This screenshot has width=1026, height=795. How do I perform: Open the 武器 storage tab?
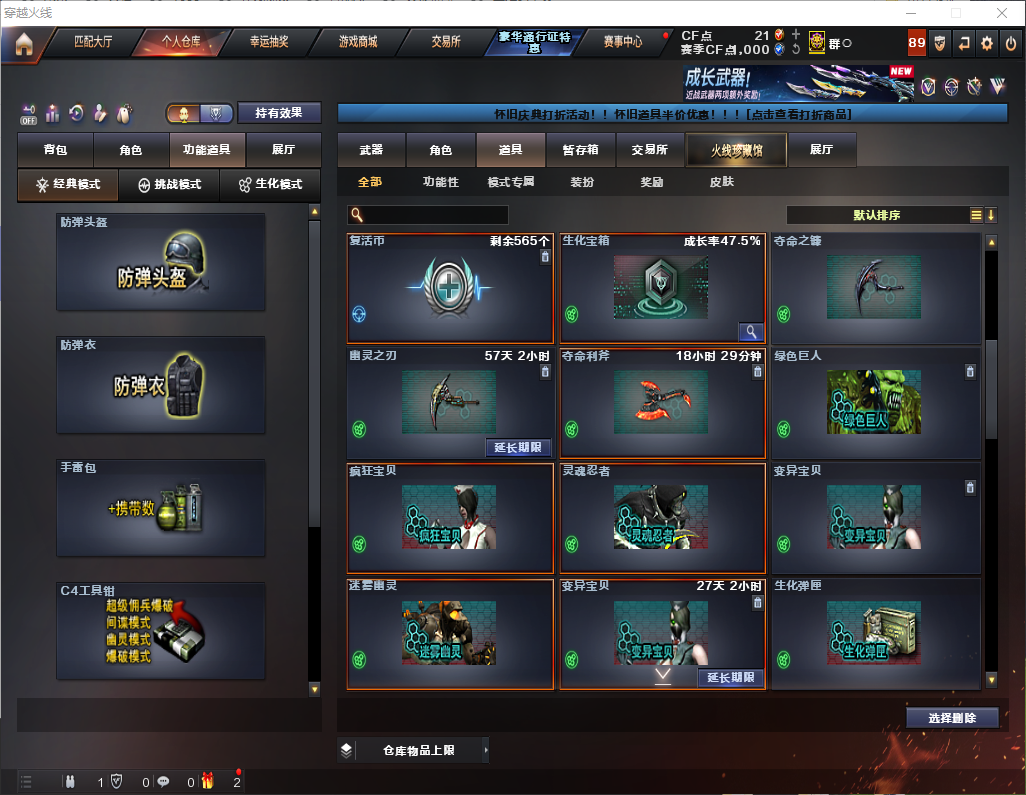371,150
